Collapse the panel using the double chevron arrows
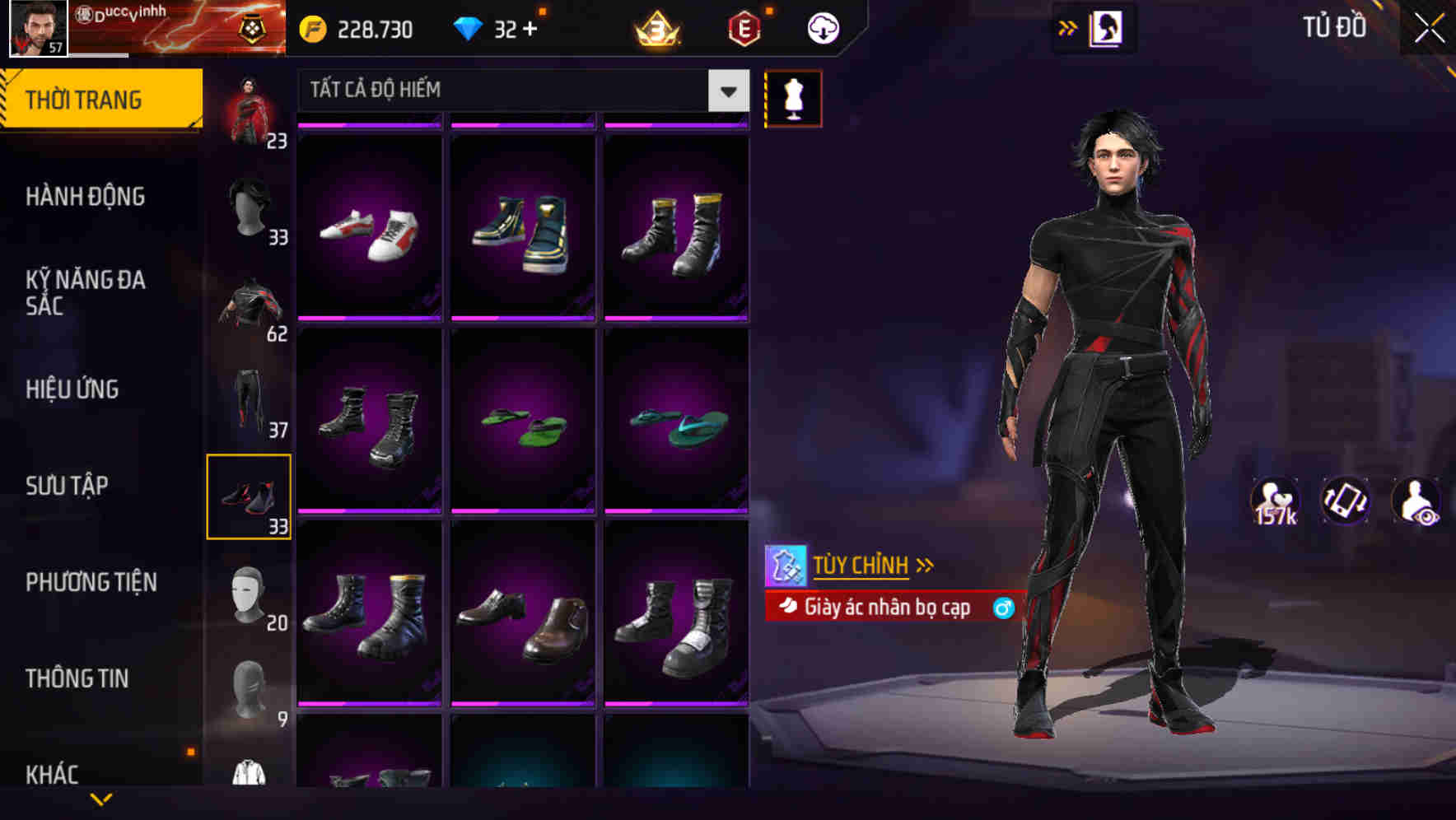Screen dimensions: 1456x820 click(x=1068, y=27)
